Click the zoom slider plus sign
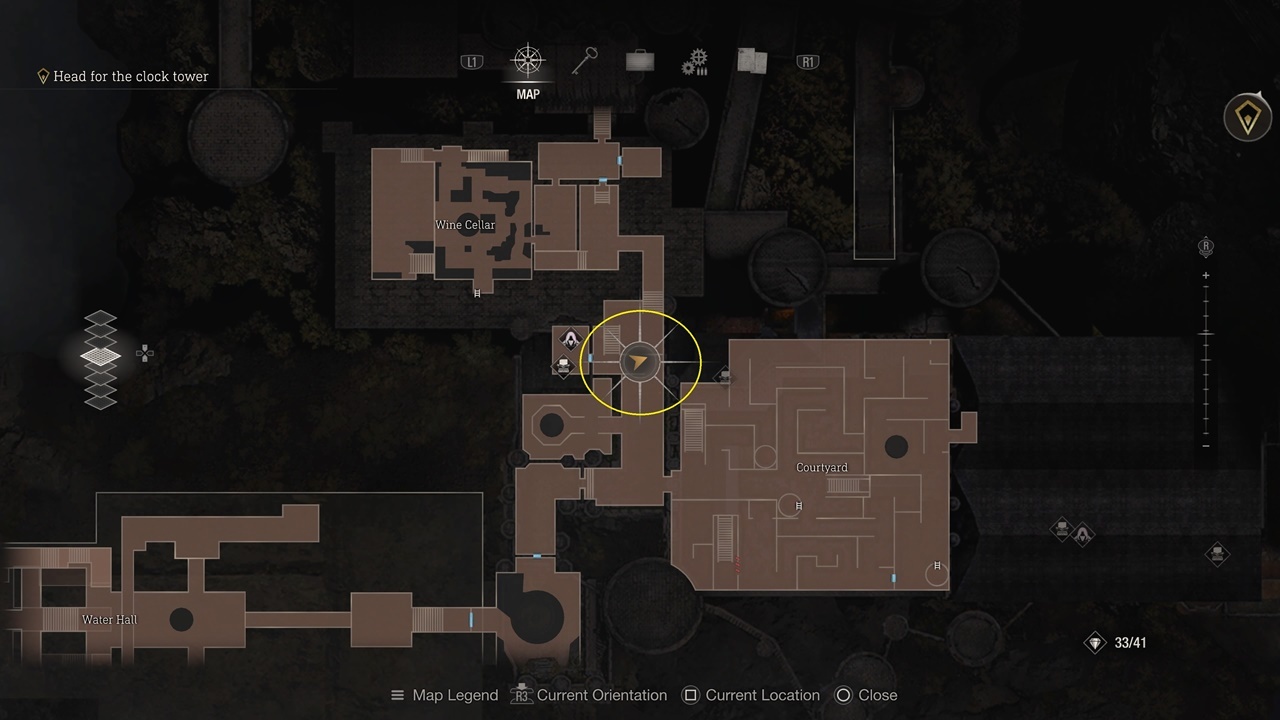The image size is (1280, 720). coord(1206,275)
